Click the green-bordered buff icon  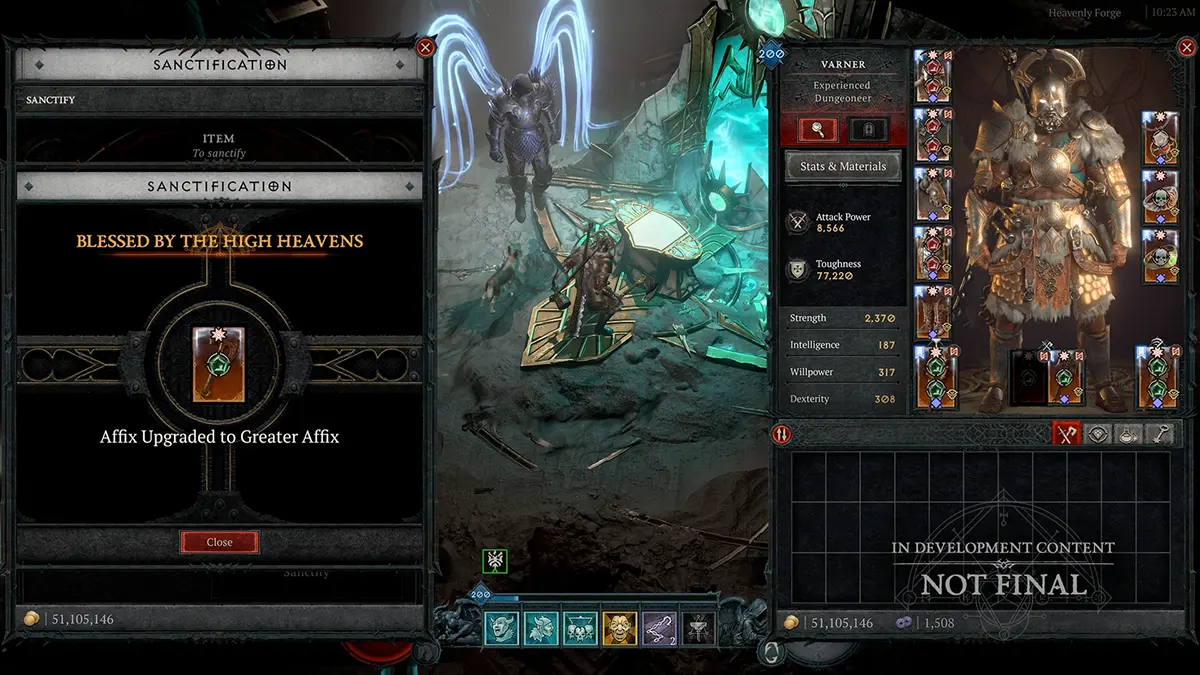[x=495, y=561]
